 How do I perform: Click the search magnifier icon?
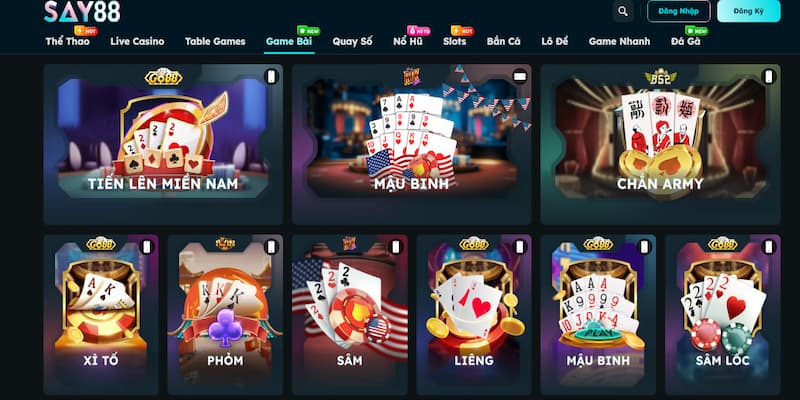tap(624, 11)
